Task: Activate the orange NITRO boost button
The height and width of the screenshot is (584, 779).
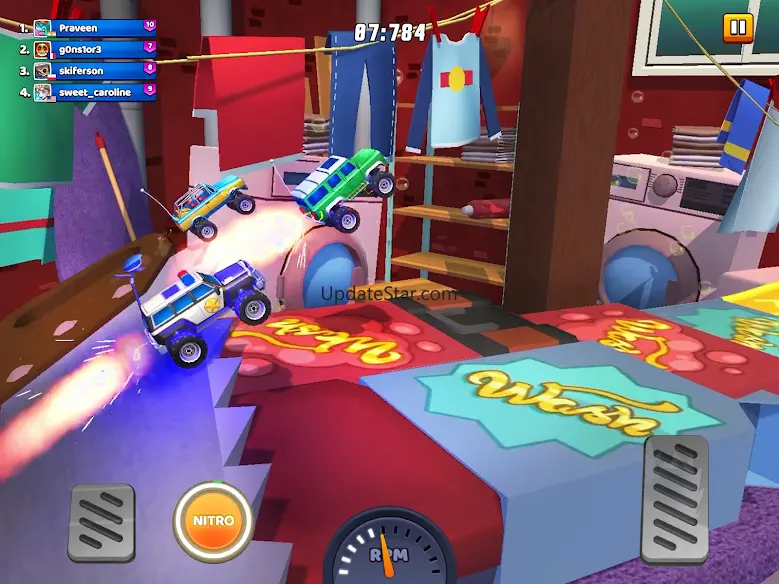Action: click(212, 521)
